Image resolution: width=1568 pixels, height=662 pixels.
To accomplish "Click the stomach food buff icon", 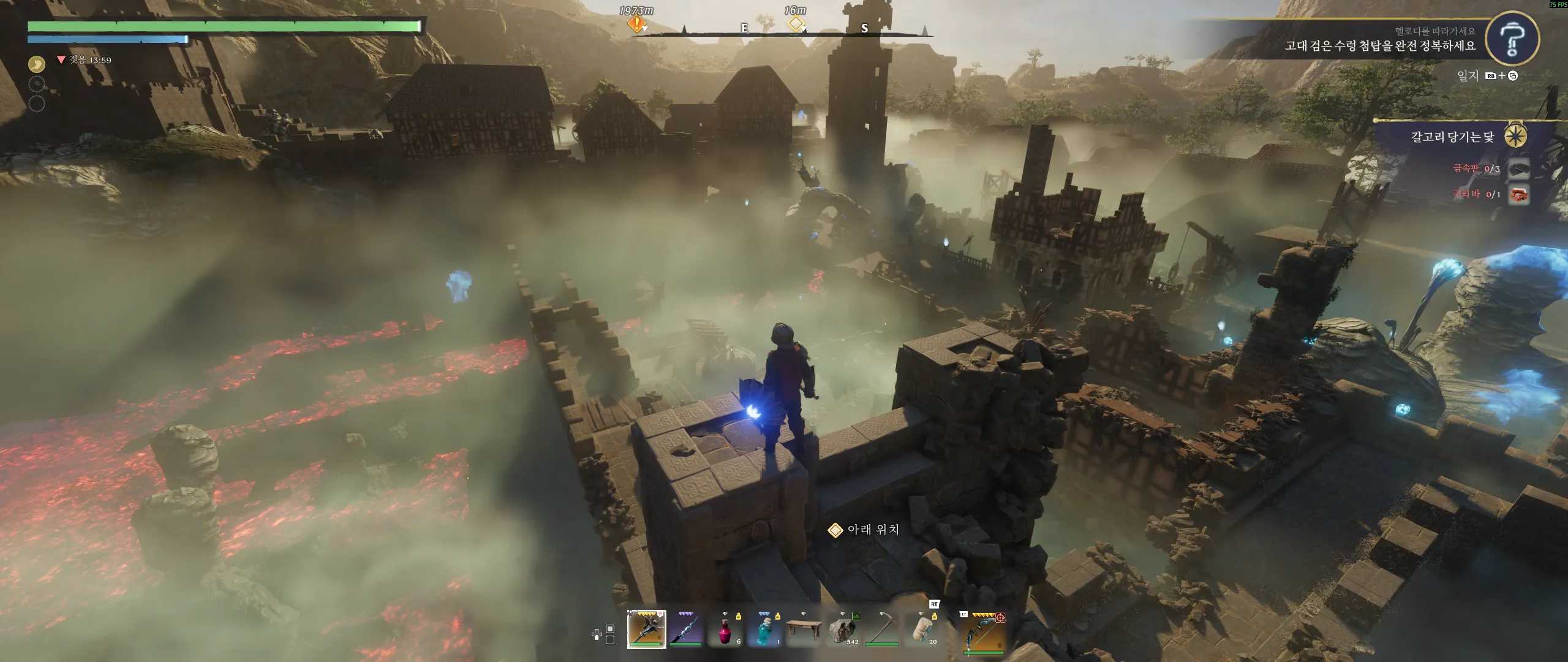I will tap(37, 64).
